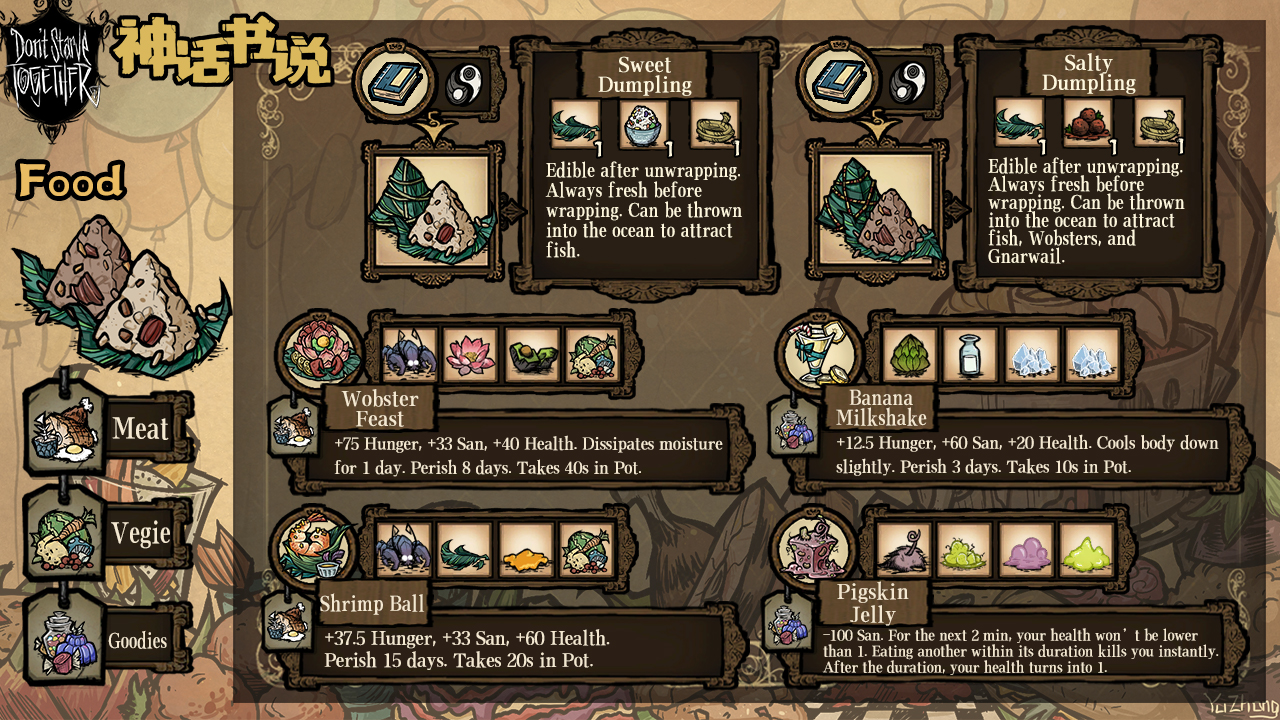Viewport: 1280px width, 720px height.
Task: Pick the purple slime ingredient slot
Action: click(1025, 550)
